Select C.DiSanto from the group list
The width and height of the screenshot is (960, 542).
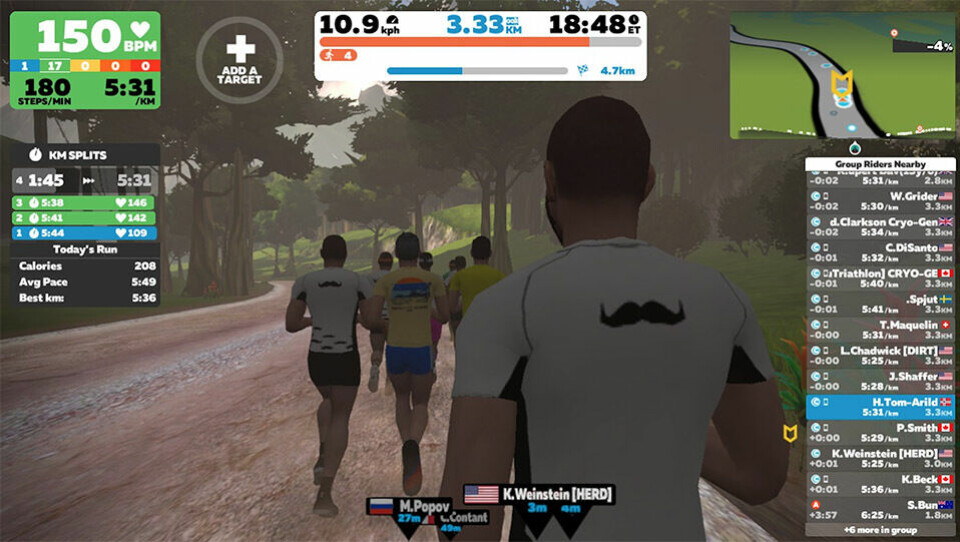pyautogui.click(x=880, y=251)
